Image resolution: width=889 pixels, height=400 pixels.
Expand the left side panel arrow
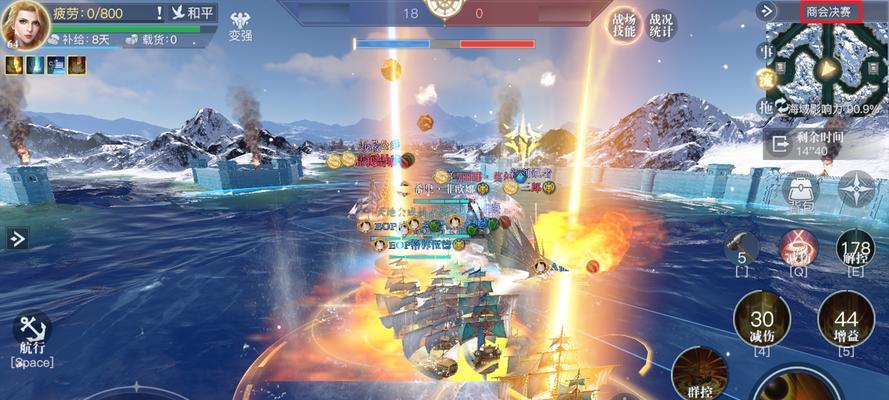point(17,238)
